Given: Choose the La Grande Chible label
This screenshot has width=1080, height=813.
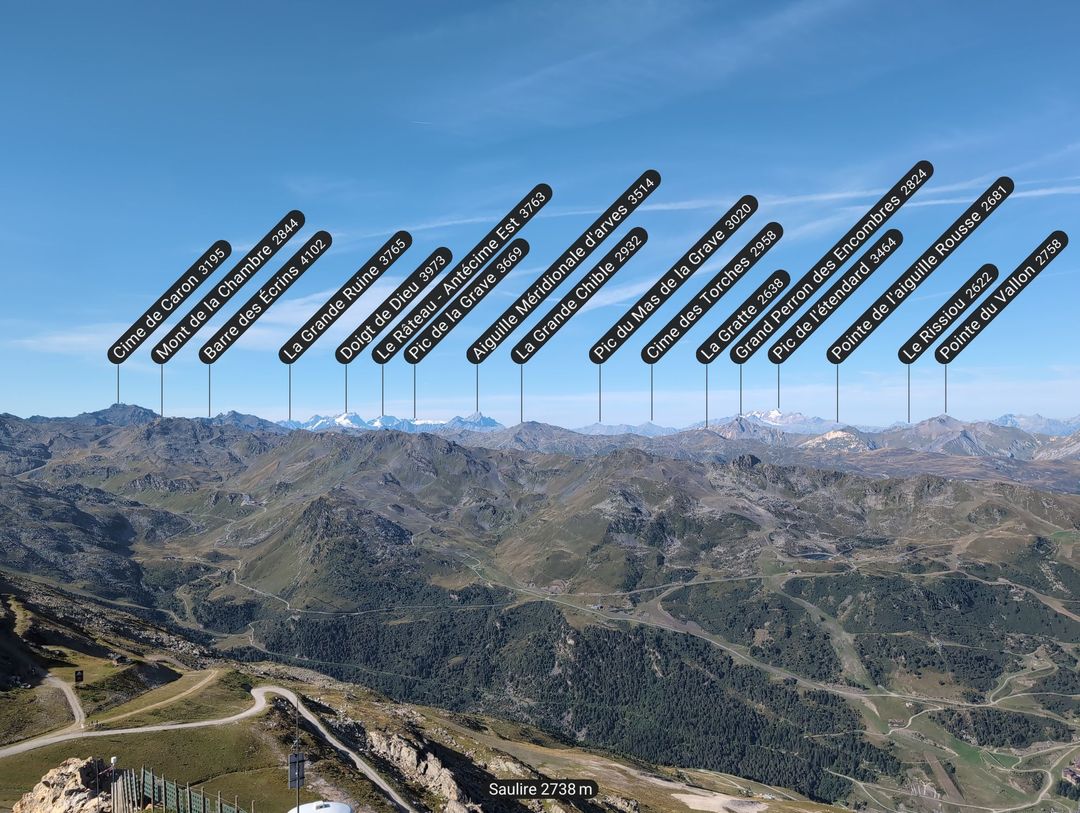Looking at the screenshot, I should click(x=579, y=295).
